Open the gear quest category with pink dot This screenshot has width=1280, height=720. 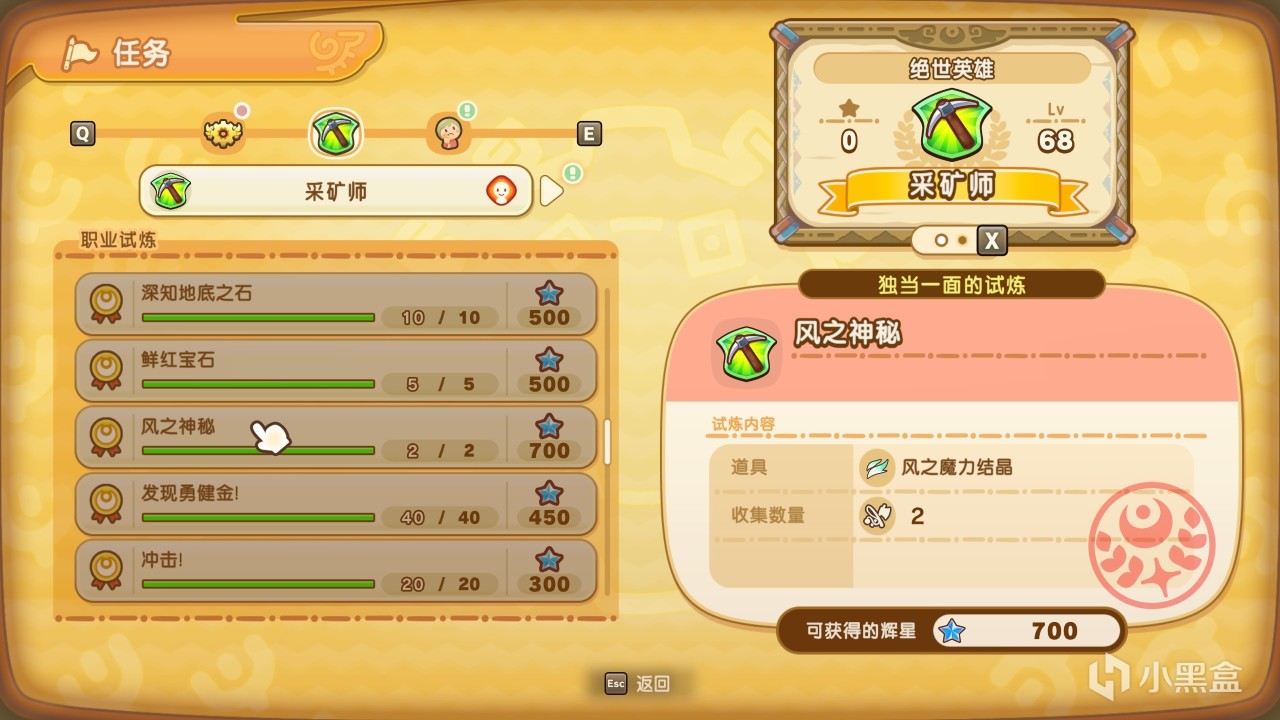(222, 133)
